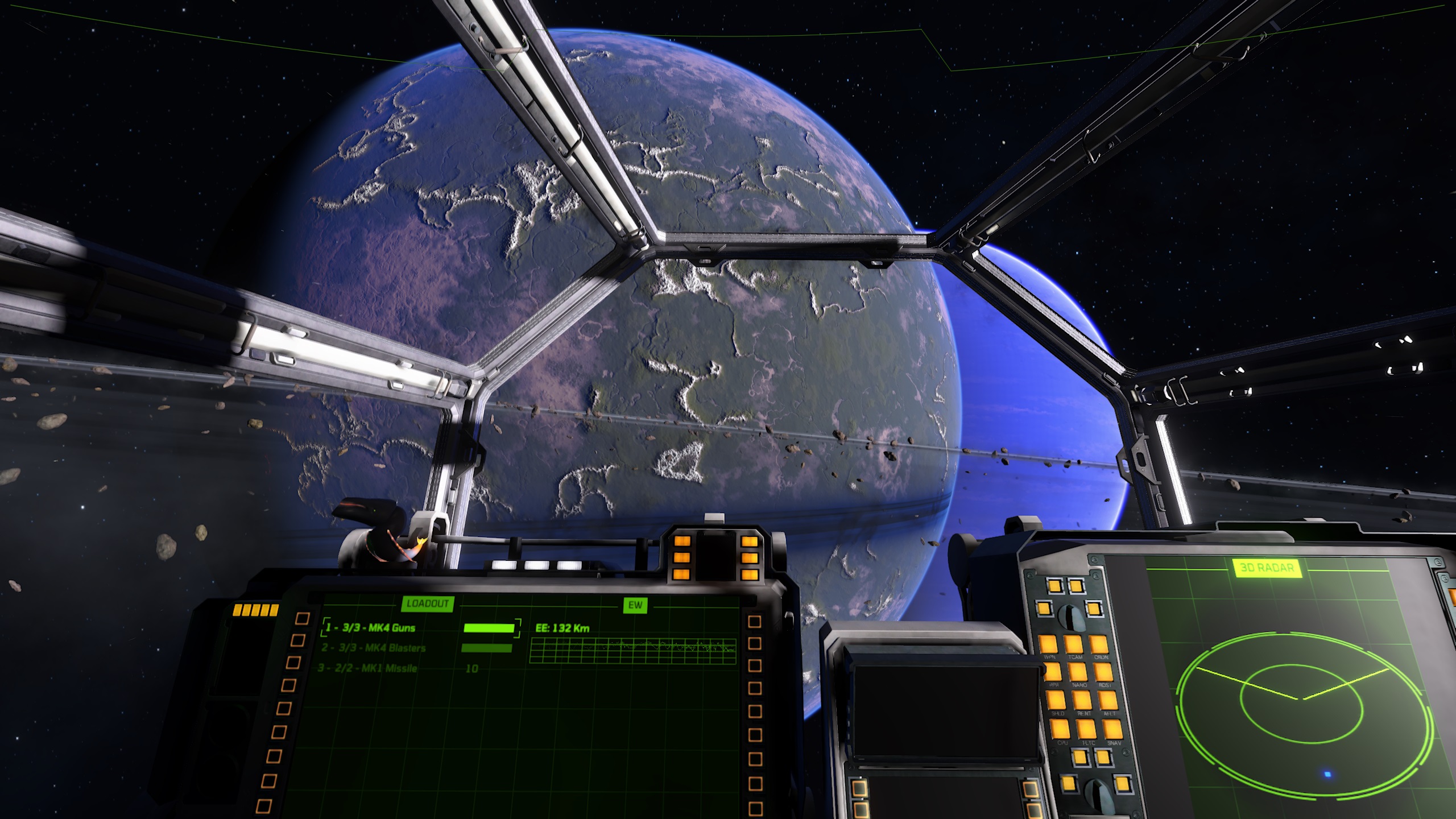Screen dimensions: 1456x819
Task: Toggle the TCAM keypad button
Action: point(1074,645)
